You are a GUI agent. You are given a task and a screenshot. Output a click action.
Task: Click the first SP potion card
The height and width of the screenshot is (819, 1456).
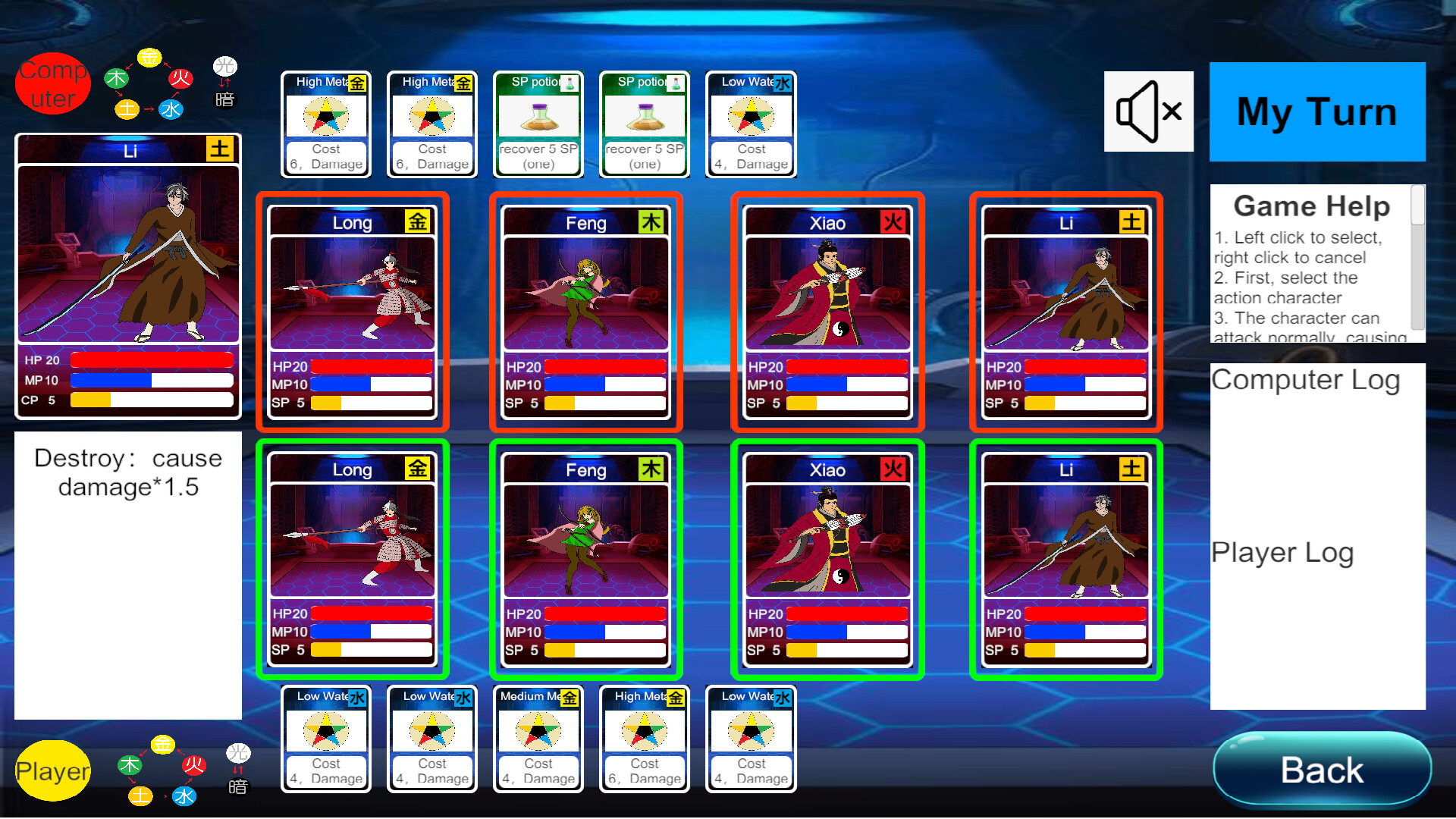pos(538,121)
